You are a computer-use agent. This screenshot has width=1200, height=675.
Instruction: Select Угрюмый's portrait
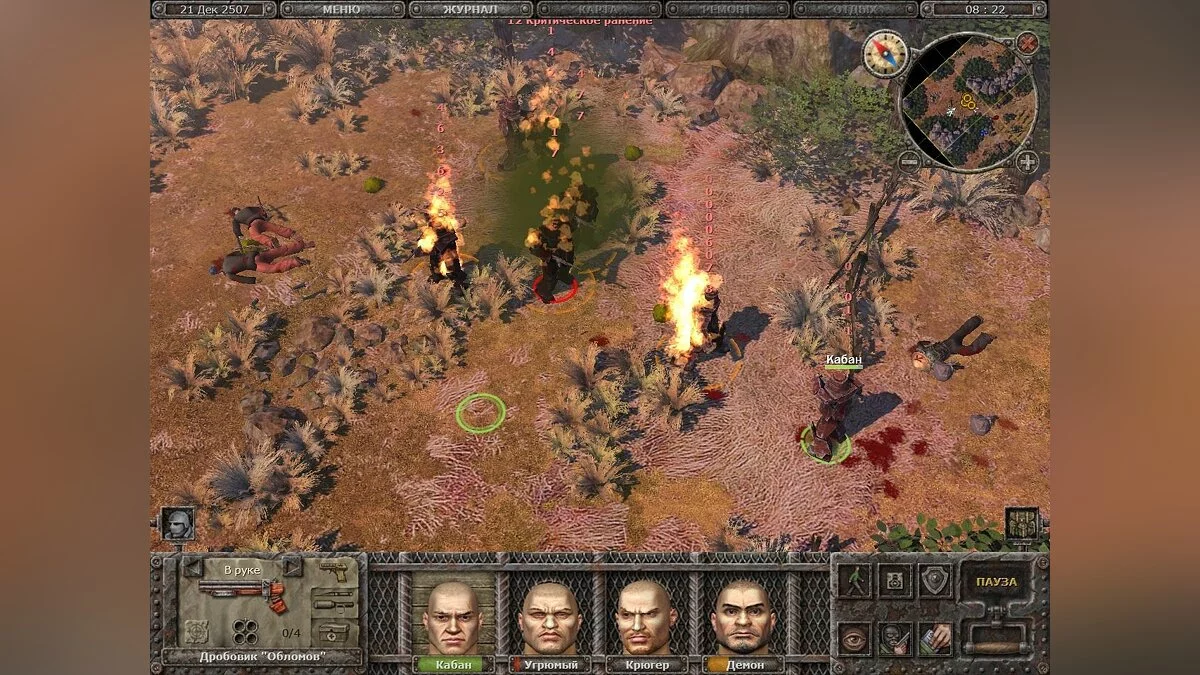[546, 617]
